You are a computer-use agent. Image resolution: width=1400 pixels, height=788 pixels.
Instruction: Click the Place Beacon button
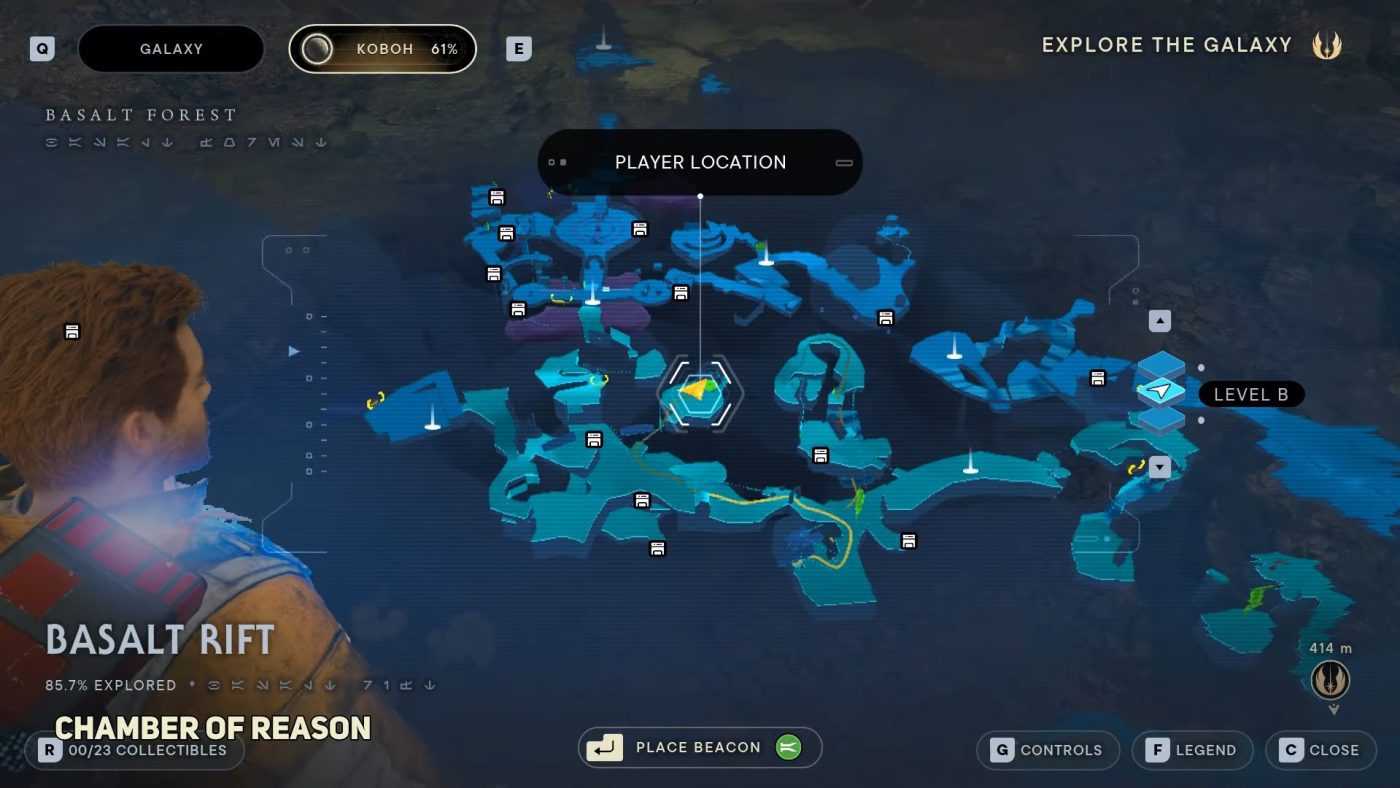[700, 747]
